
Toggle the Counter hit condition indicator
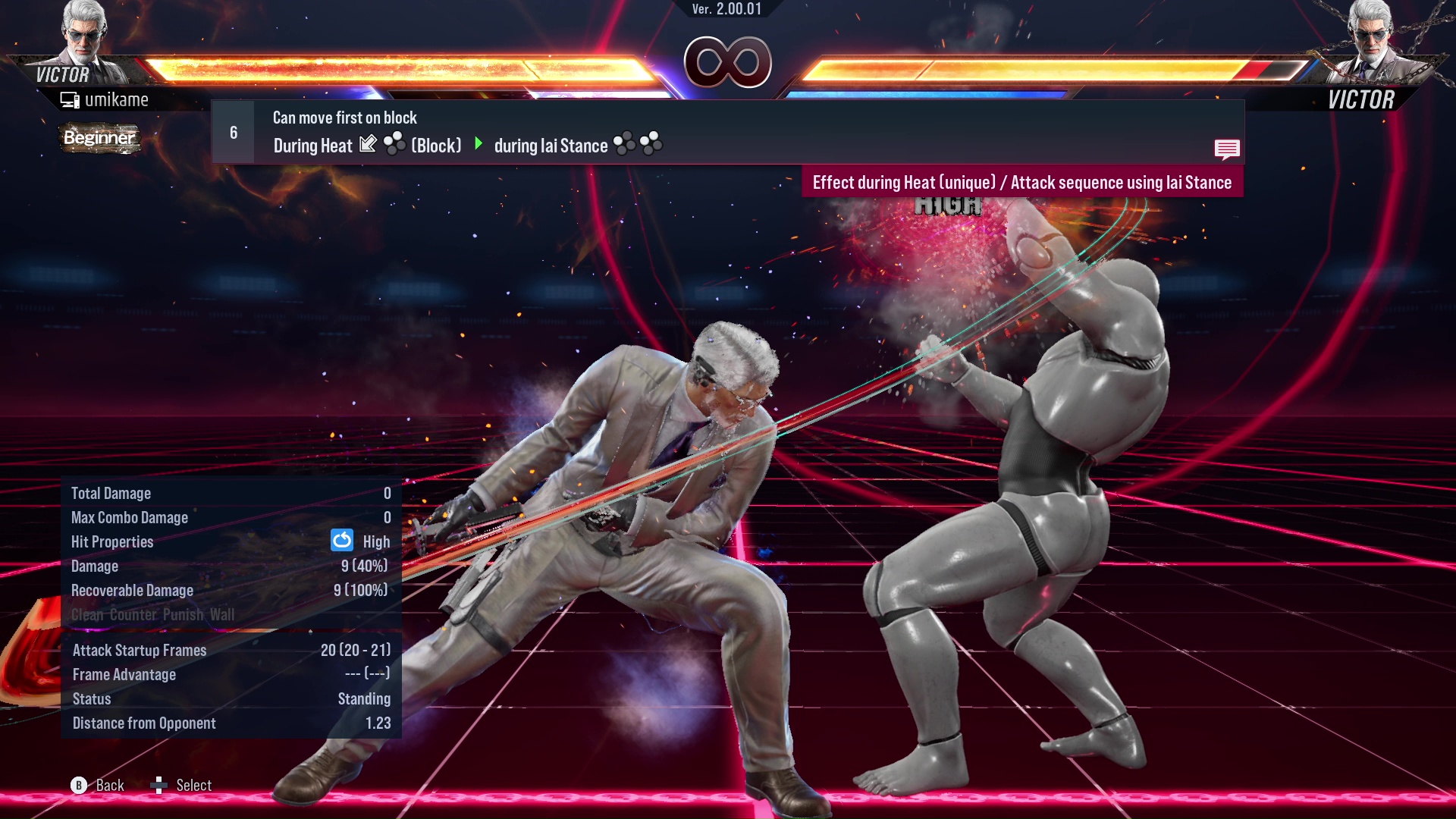click(130, 614)
